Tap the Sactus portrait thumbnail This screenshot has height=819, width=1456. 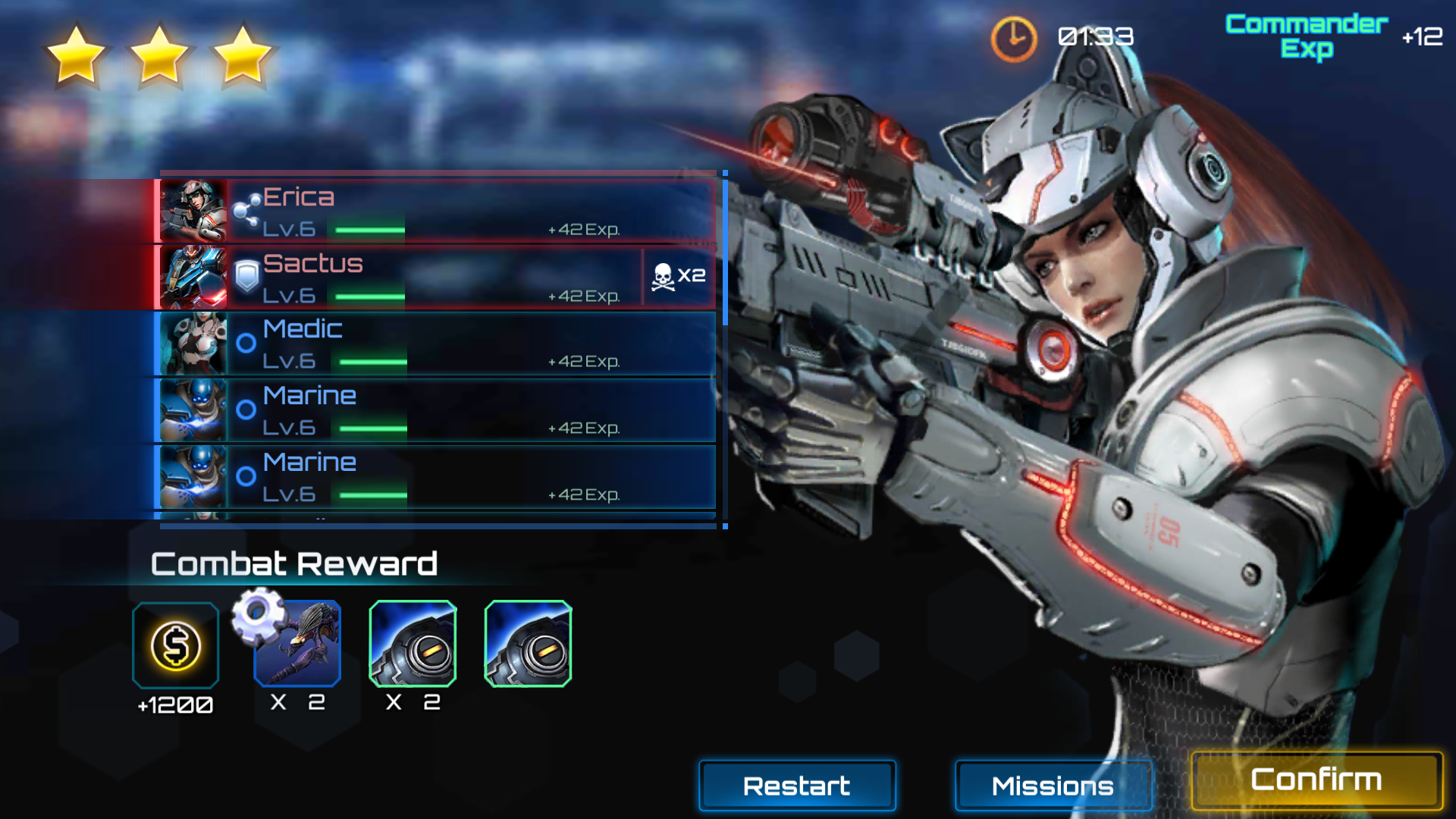point(193,278)
